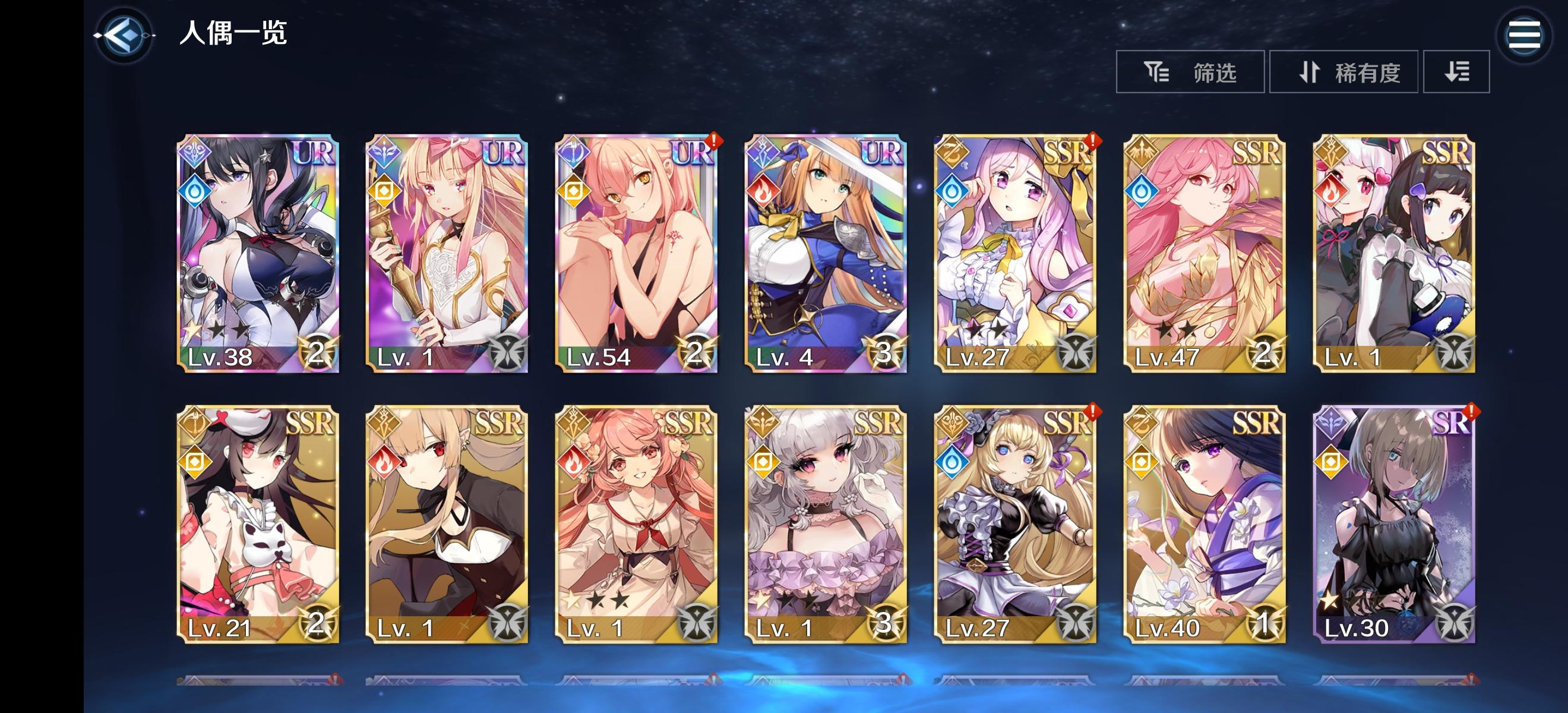
Task: Choose the gothic blonde SSR doll in the bottom row
Action: pyautogui.click(x=1014, y=523)
